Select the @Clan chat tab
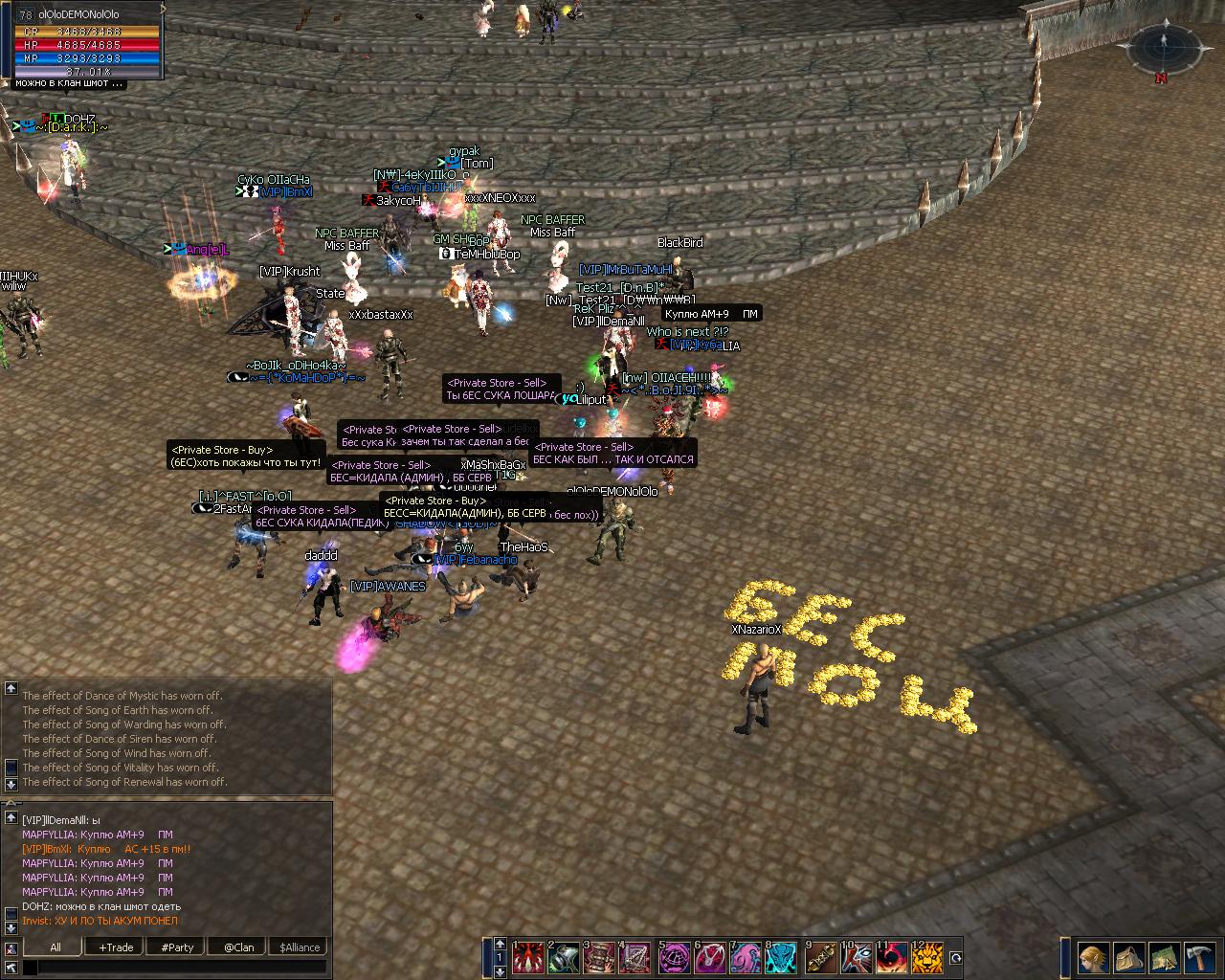This screenshot has width=1225, height=980. (x=238, y=947)
